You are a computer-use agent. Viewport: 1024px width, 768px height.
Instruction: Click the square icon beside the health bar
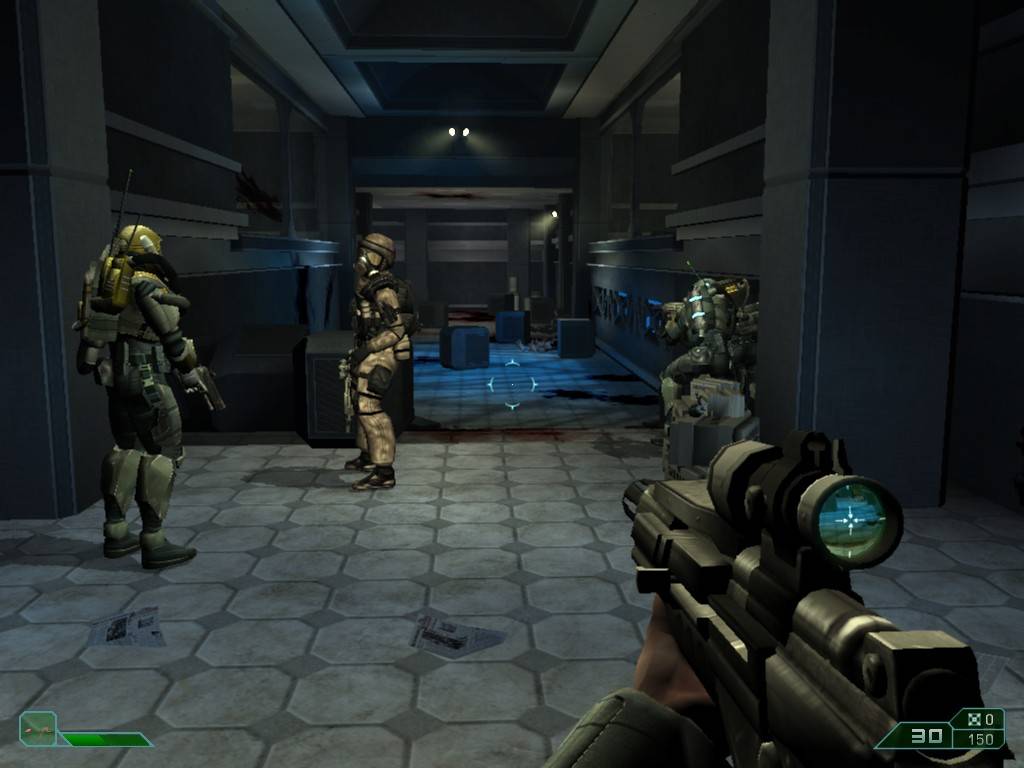pyautogui.click(x=37, y=729)
